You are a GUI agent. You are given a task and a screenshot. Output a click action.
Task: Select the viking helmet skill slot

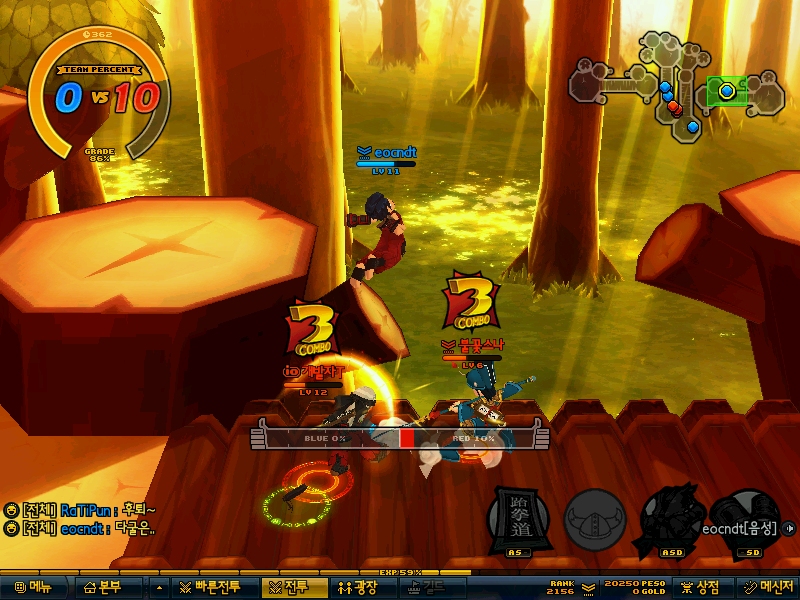coord(595,520)
